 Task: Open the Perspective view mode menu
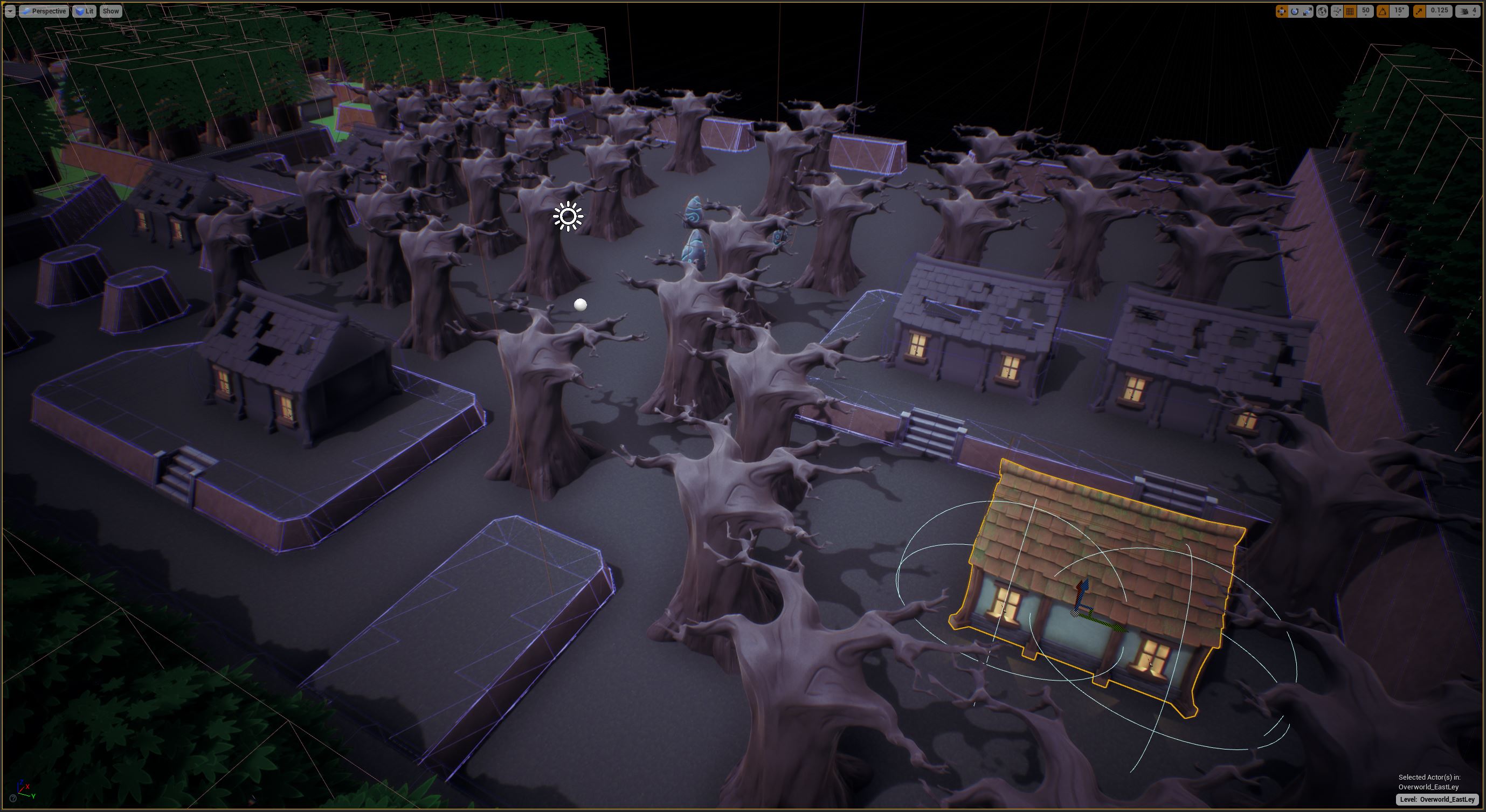pos(44,11)
